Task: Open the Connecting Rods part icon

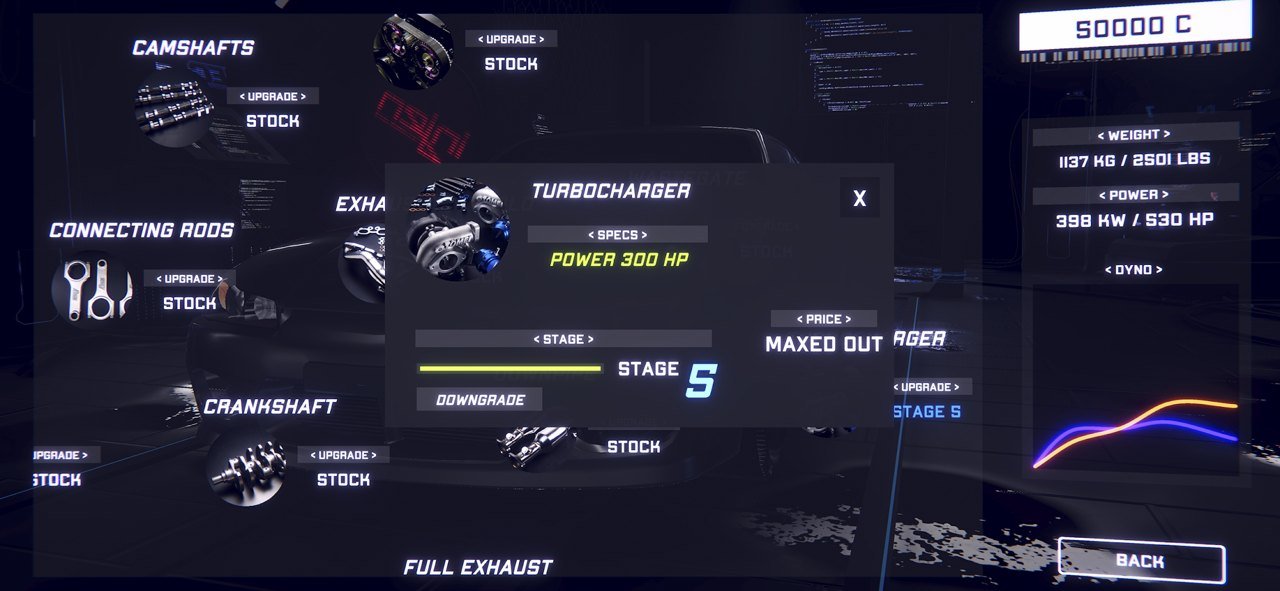Action: coord(92,291)
